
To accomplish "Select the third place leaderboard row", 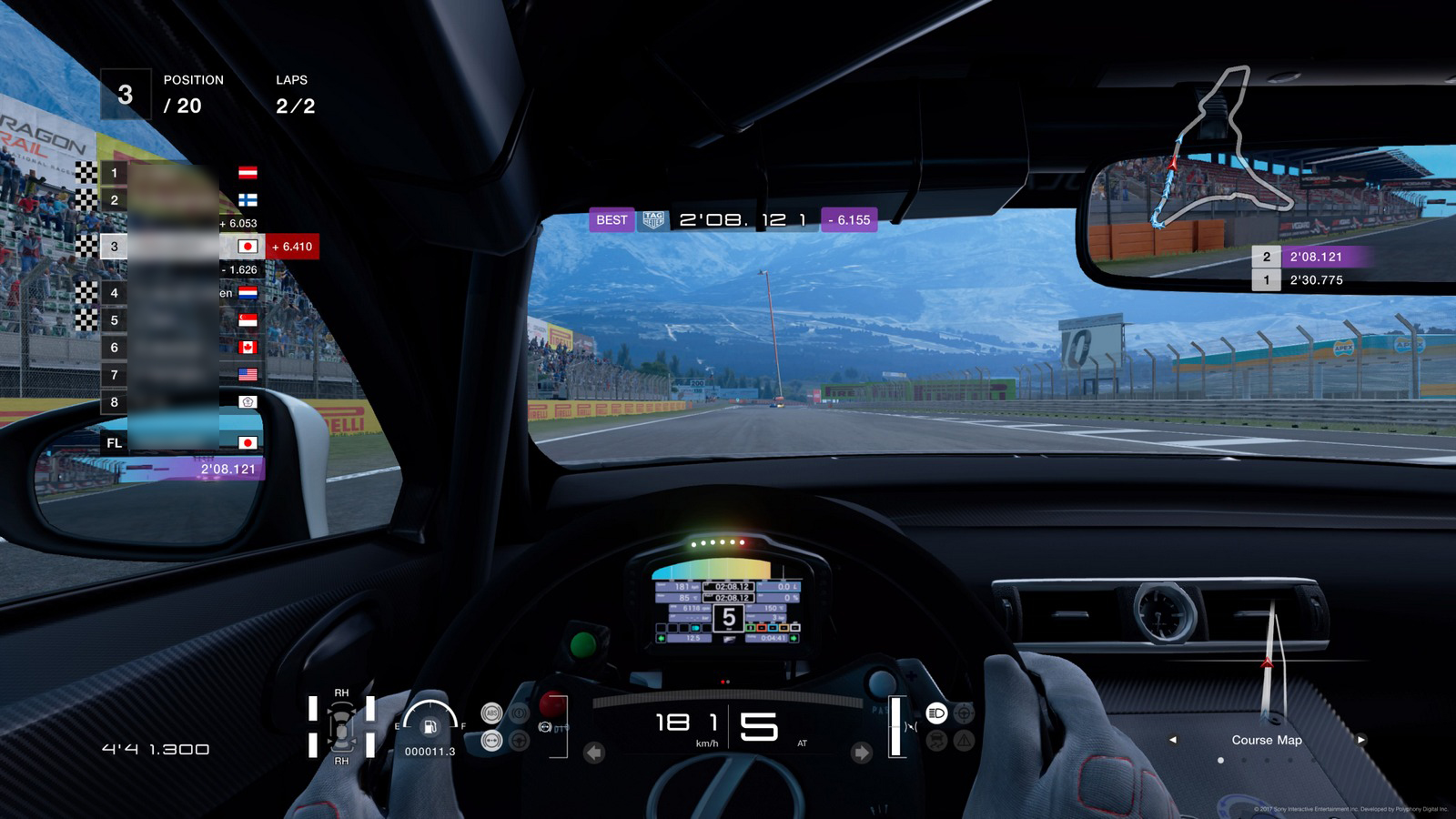I will [182, 247].
